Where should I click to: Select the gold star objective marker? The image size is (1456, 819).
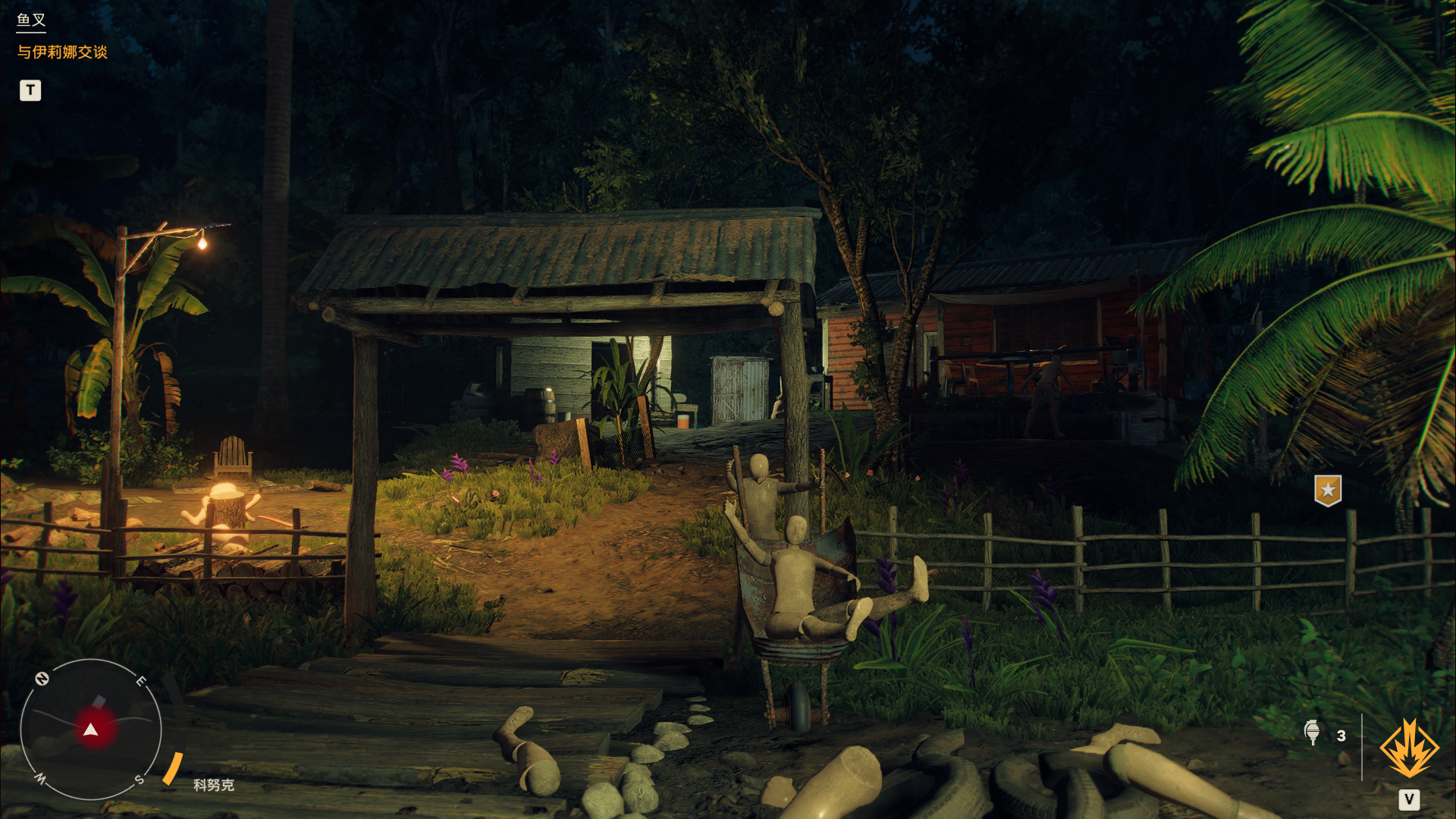(x=1328, y=491)
